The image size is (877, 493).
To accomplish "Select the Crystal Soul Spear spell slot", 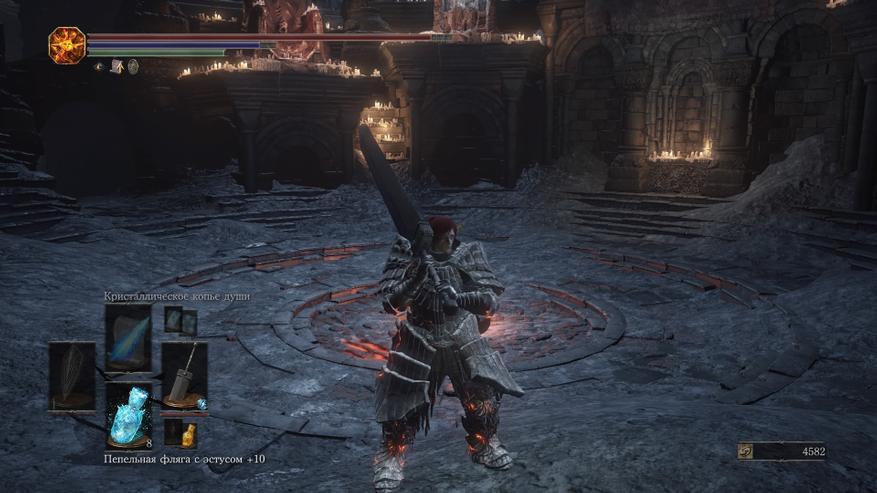I will [127, 336].
